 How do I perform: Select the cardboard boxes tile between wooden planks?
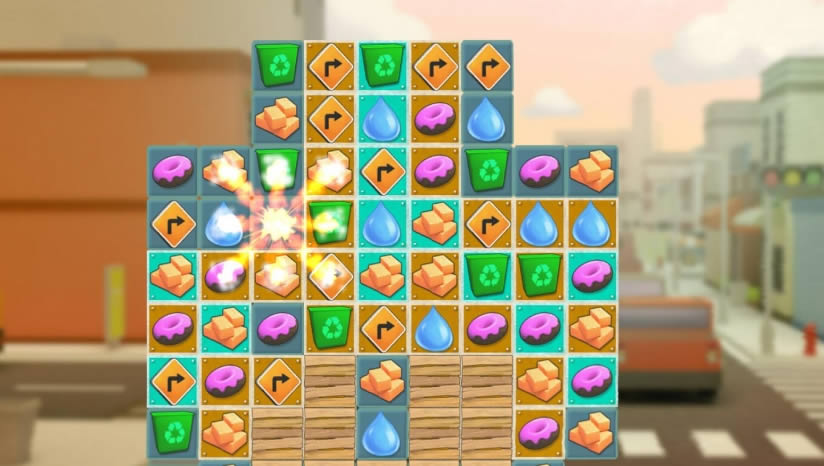point(382,377)
